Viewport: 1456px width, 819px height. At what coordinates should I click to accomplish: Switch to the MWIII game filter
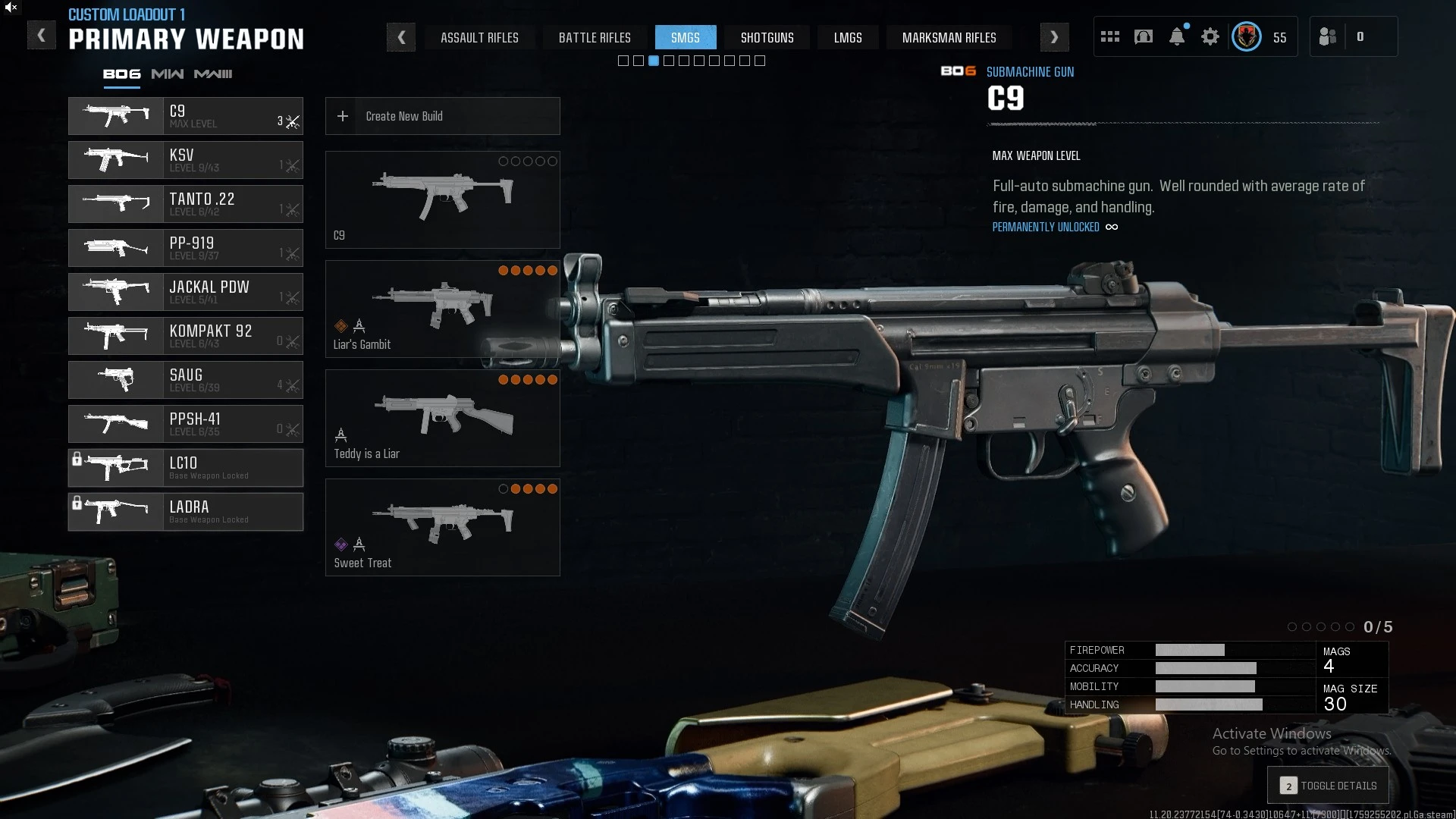[x=213, y=74]
